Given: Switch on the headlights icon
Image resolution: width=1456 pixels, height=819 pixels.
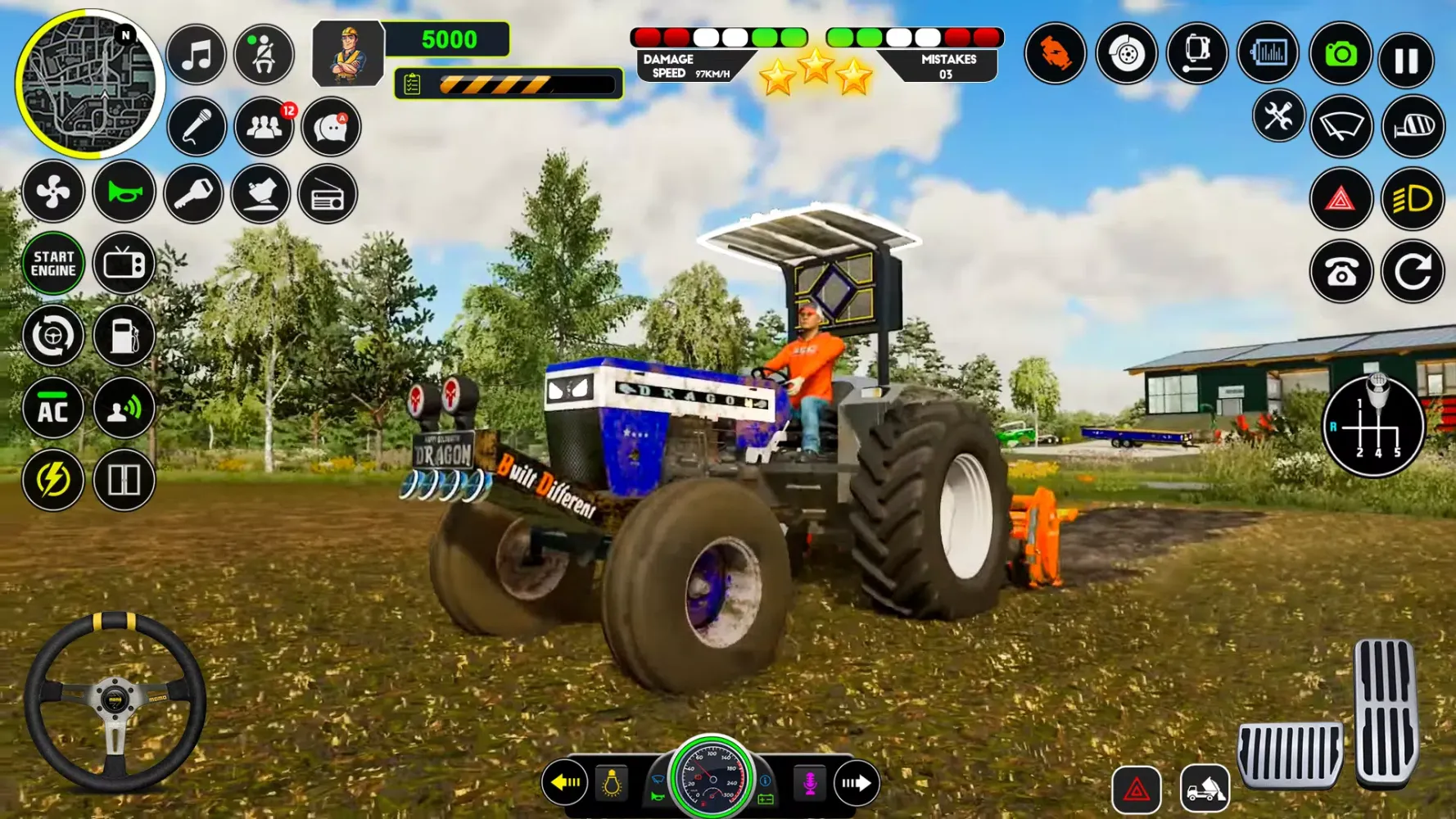Looking at the screenshot, I should pos(1413,199).
